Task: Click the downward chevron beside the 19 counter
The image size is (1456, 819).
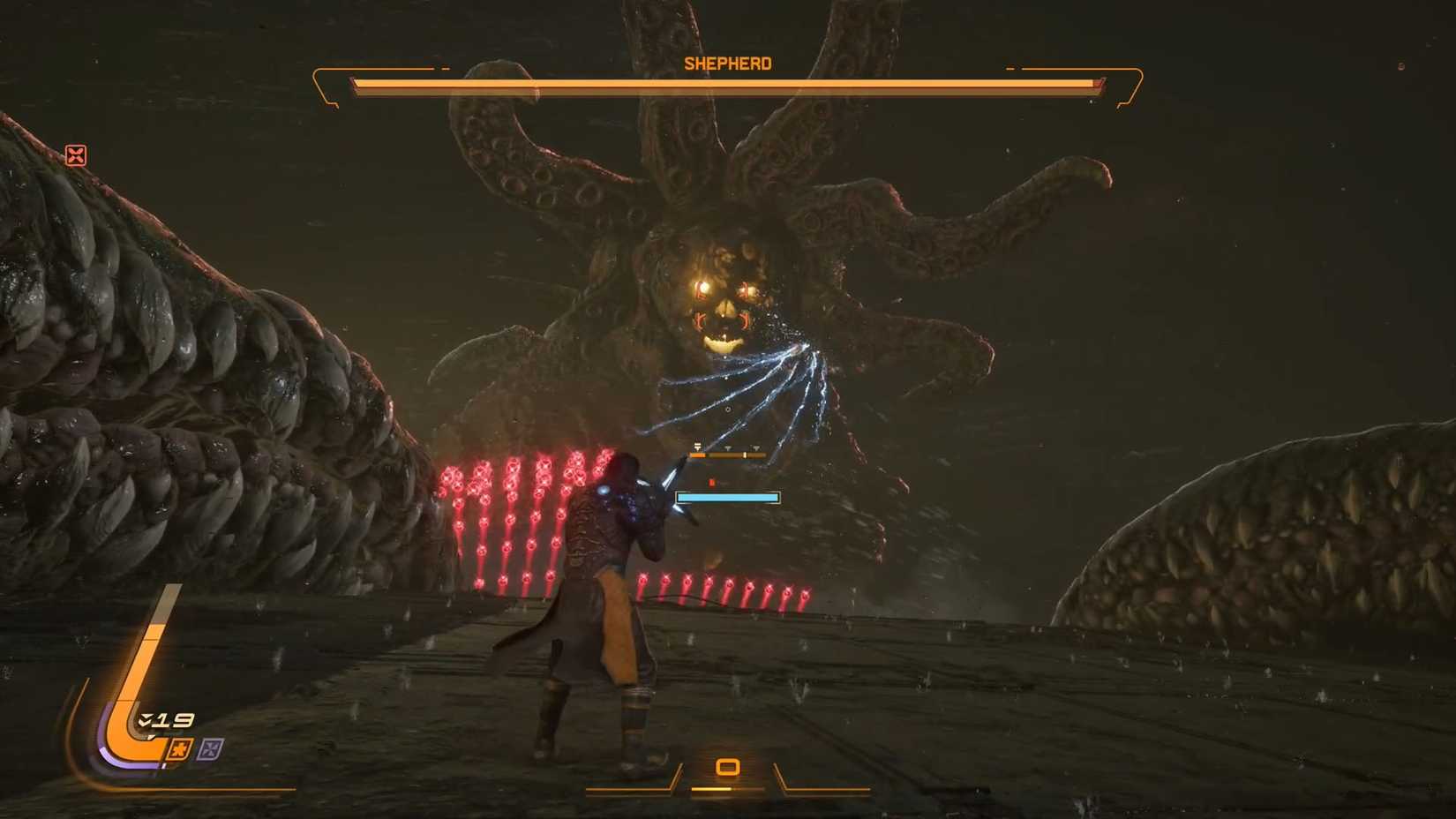Action: point(146,719)
